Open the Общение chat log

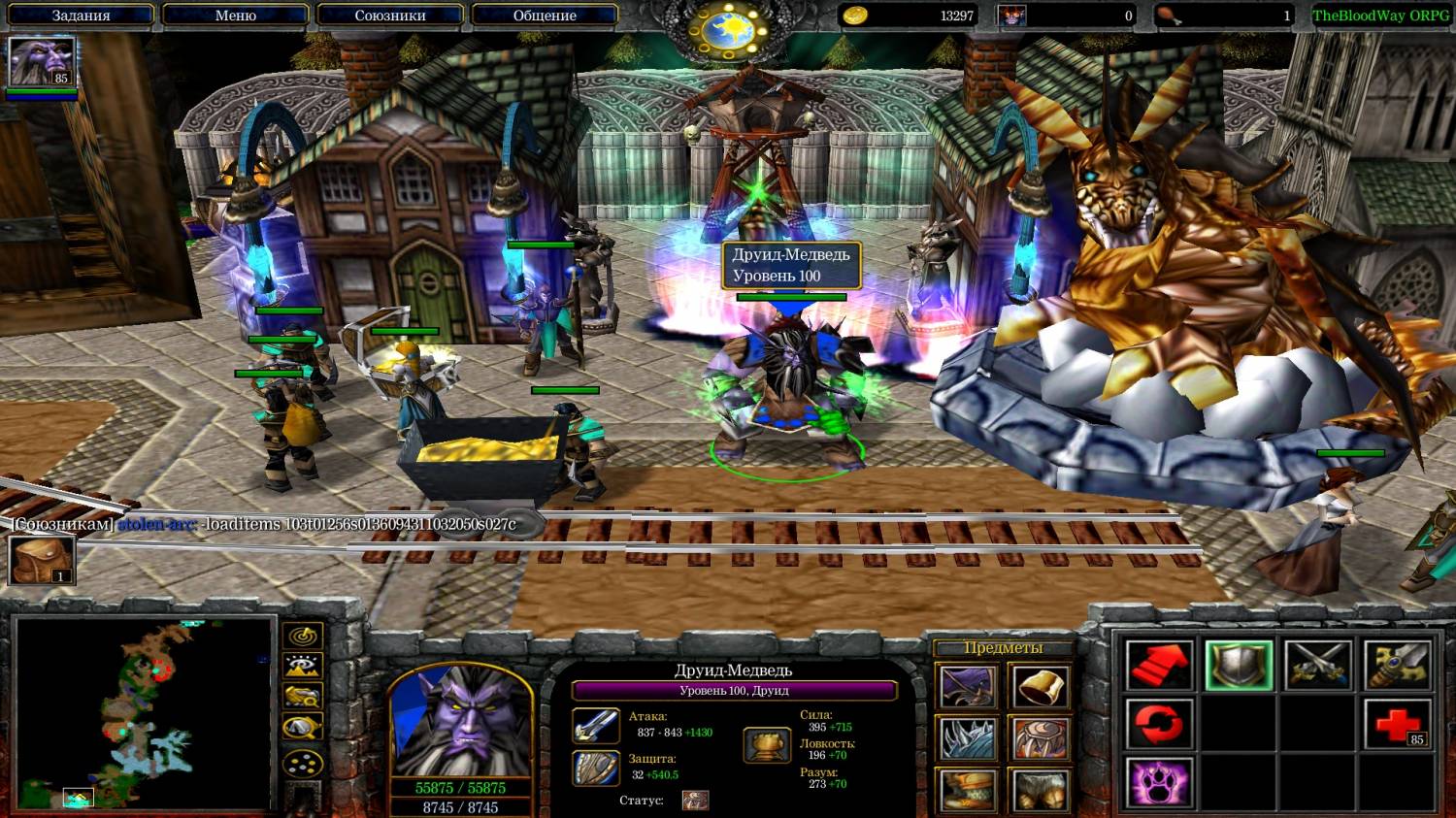[x=544, y=16]
